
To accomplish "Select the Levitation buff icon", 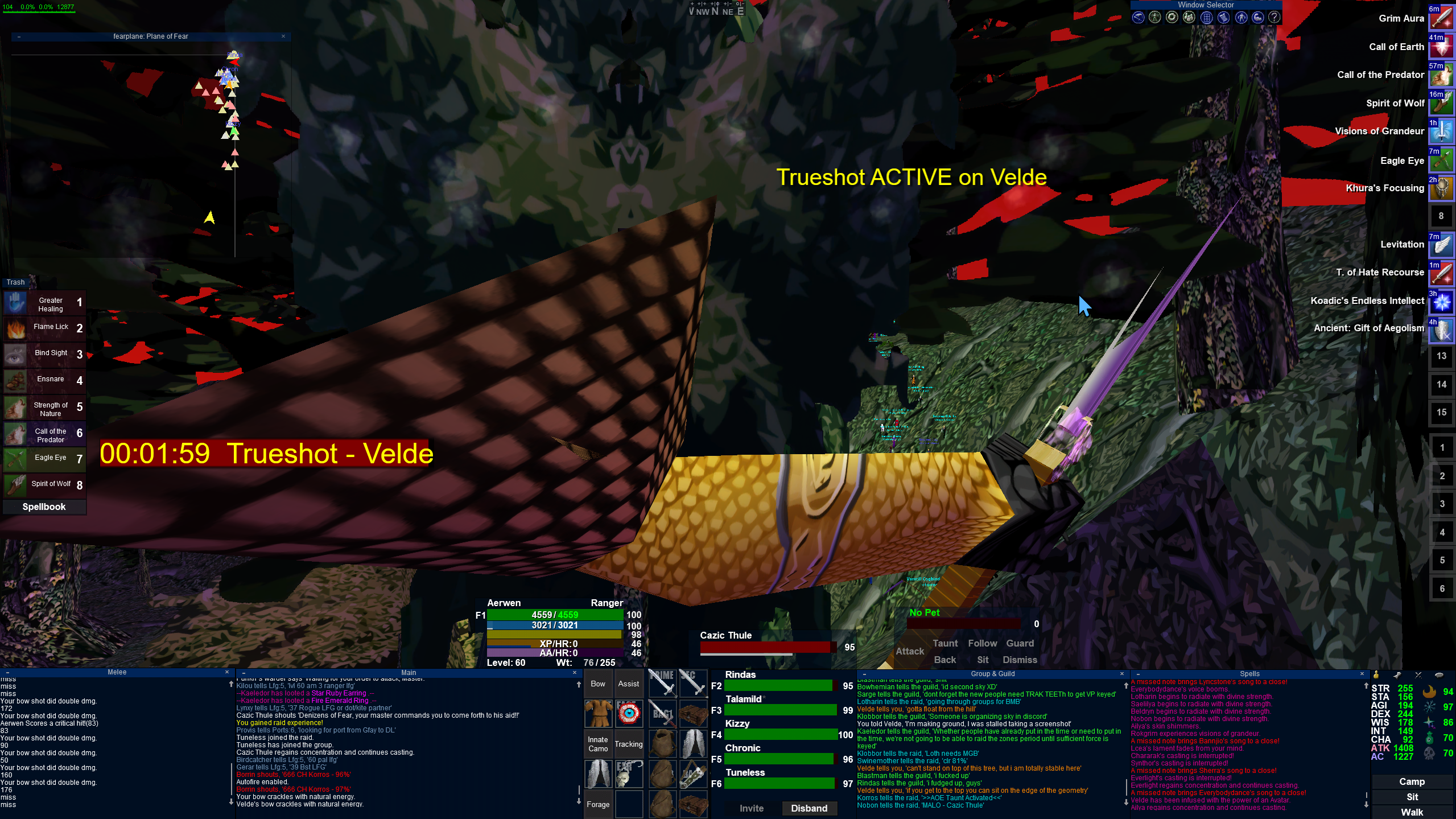I will pyautogui.click(x=1441, y=245).
